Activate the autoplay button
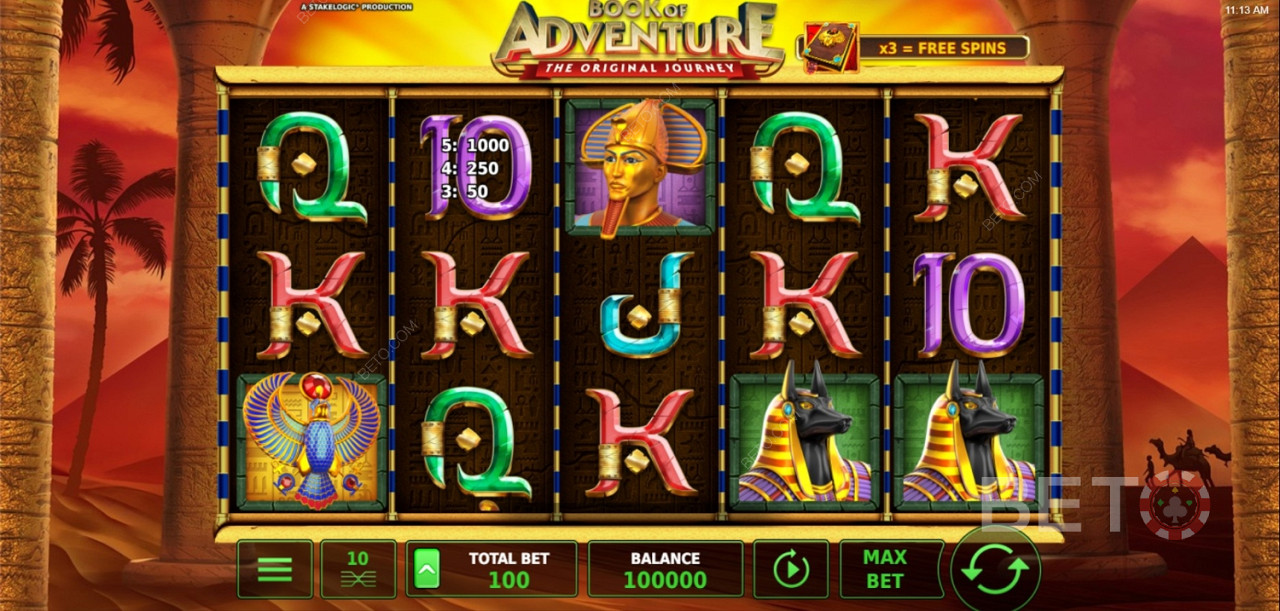The image size is (1280, 611). [790, 570]
